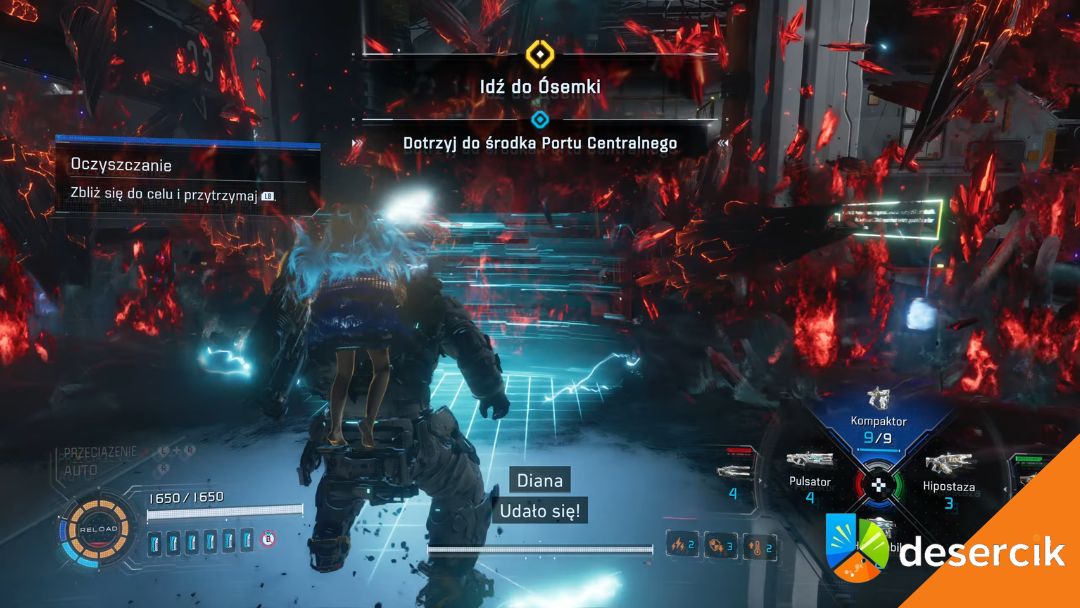Click the weapon wheel center d-pad icon

878,486
